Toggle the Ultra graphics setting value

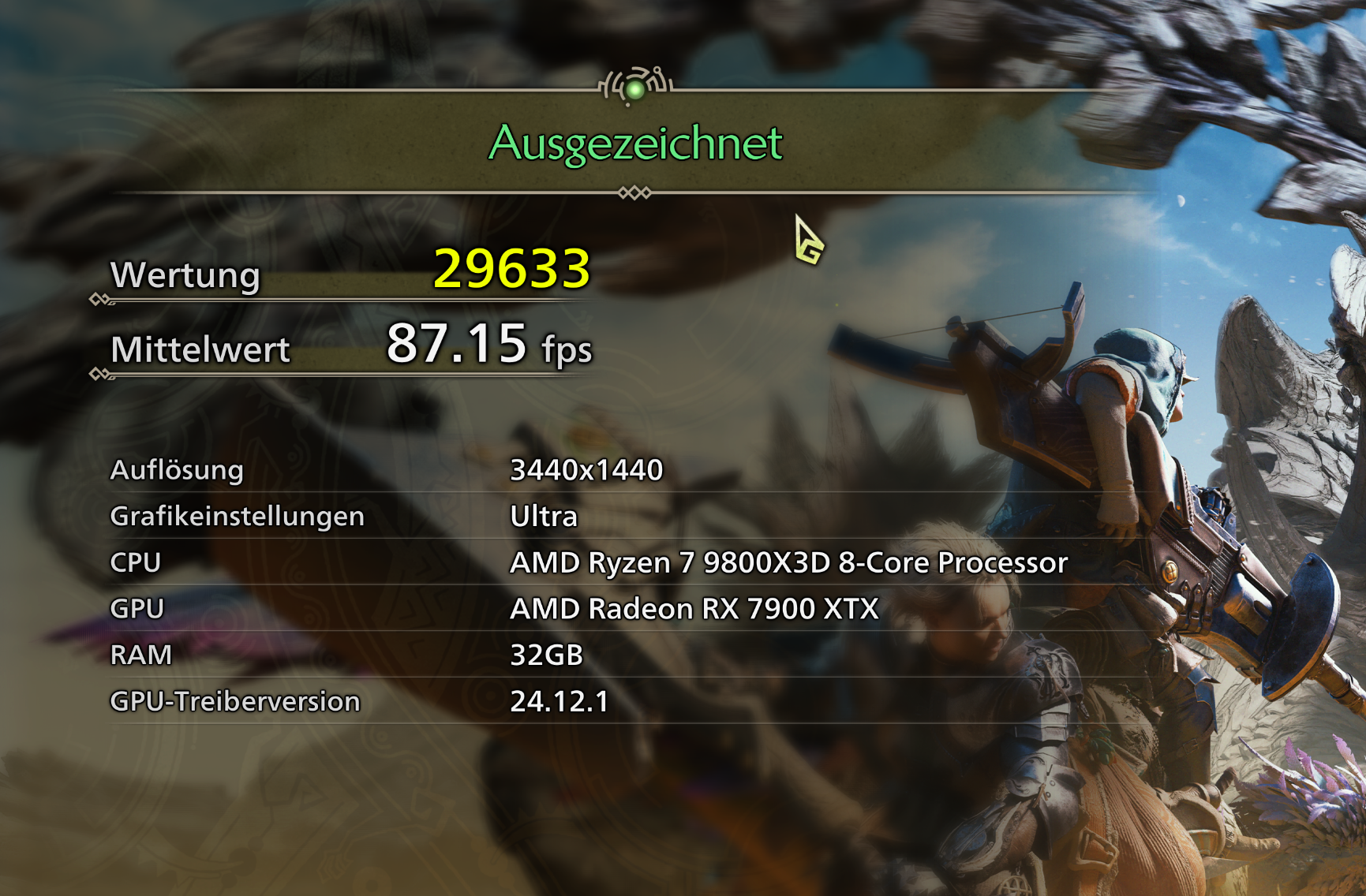pos(545,519)
